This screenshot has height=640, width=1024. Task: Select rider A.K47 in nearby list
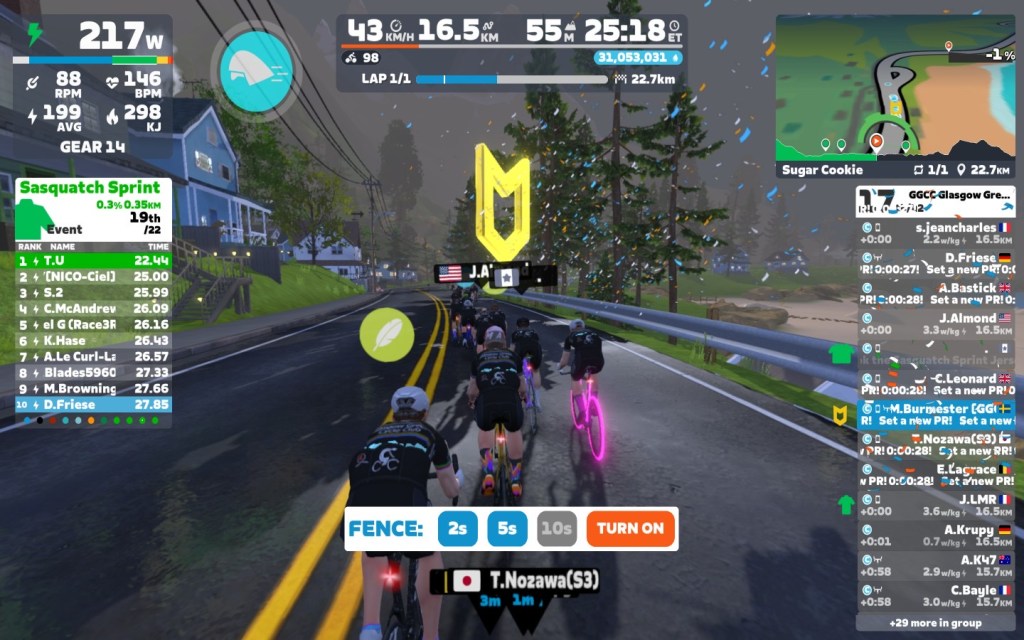click(935, 566)
